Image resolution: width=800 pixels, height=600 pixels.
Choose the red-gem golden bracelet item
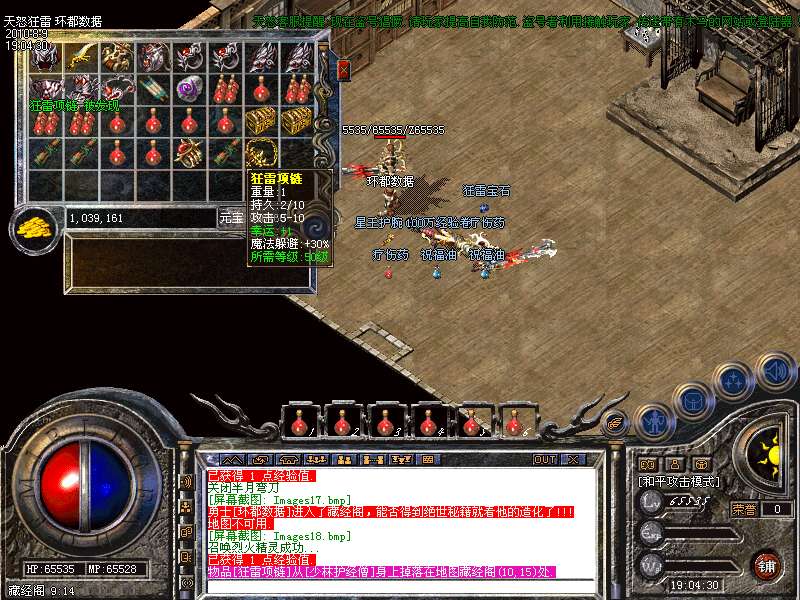coord(189,154)
